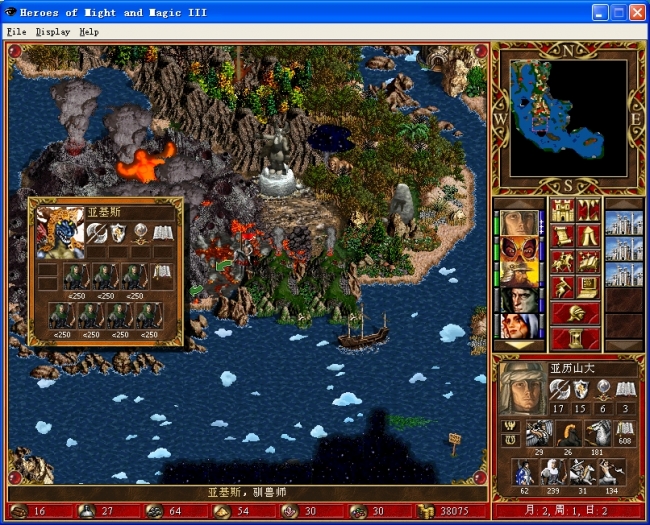Close the game window
This screenshot has width=650, height=525.
pos(636,12)
